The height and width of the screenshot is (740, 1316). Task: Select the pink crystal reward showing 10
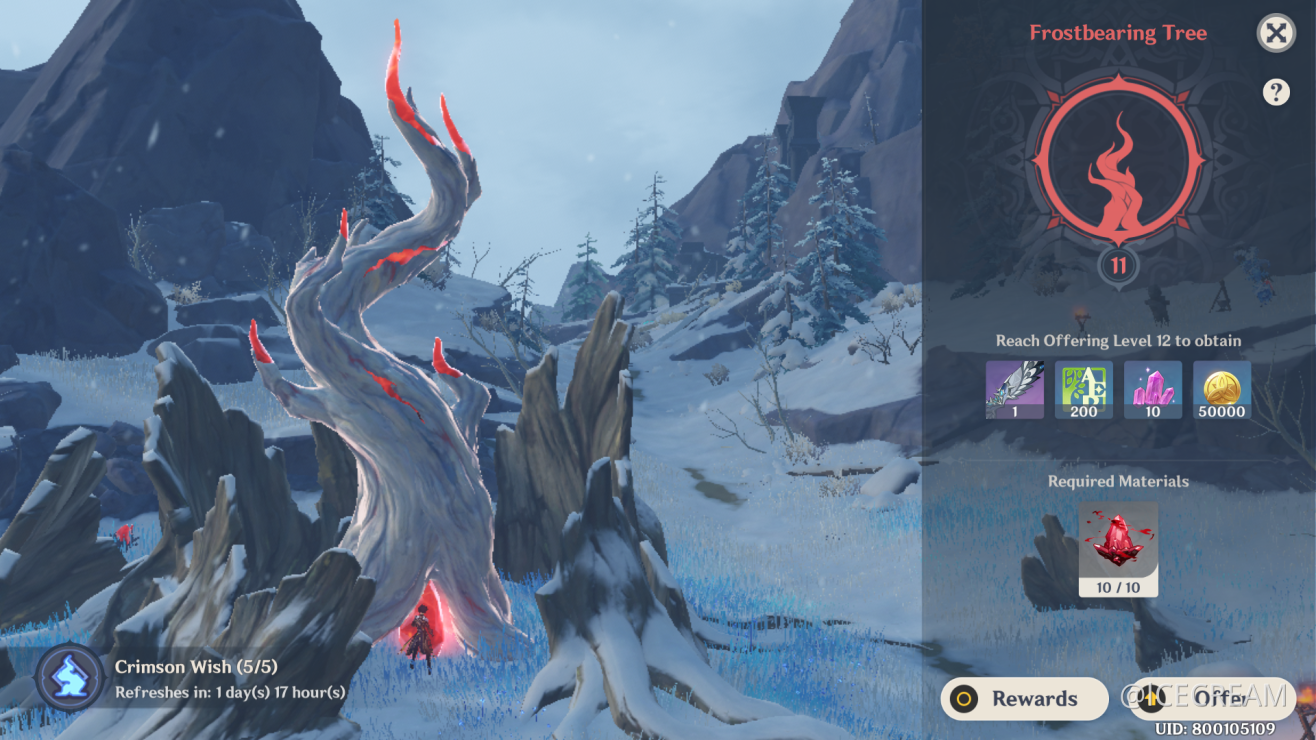click(x=1152, y=388)
